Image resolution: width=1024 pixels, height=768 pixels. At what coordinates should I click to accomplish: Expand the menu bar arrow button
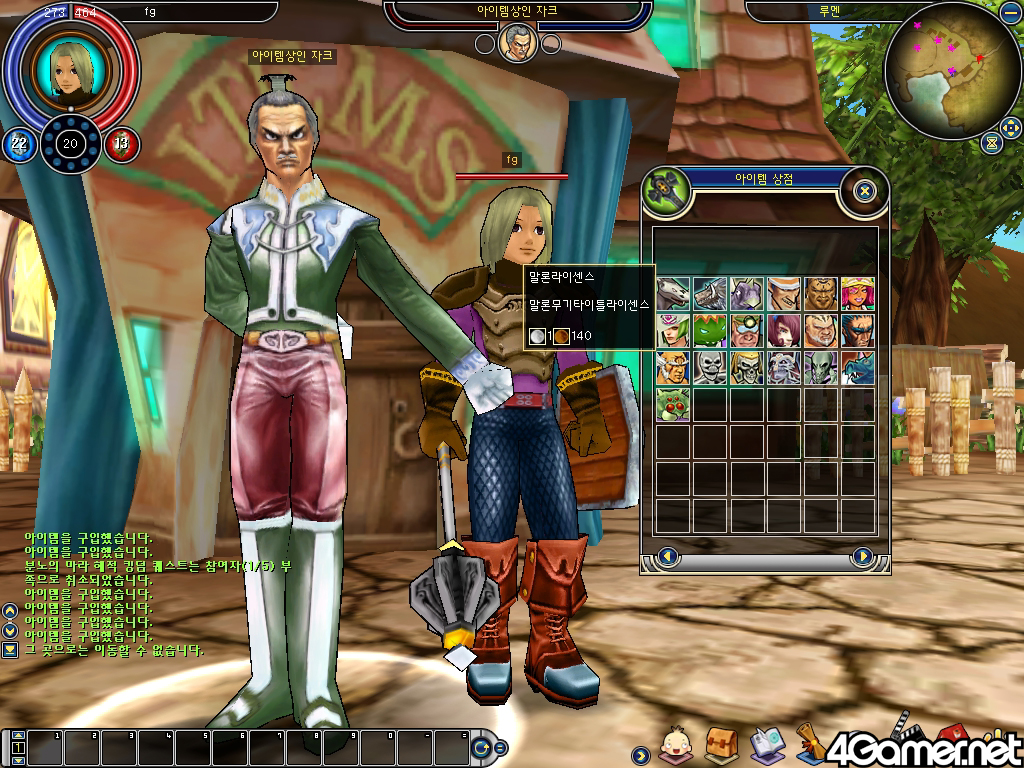[640, 754]
